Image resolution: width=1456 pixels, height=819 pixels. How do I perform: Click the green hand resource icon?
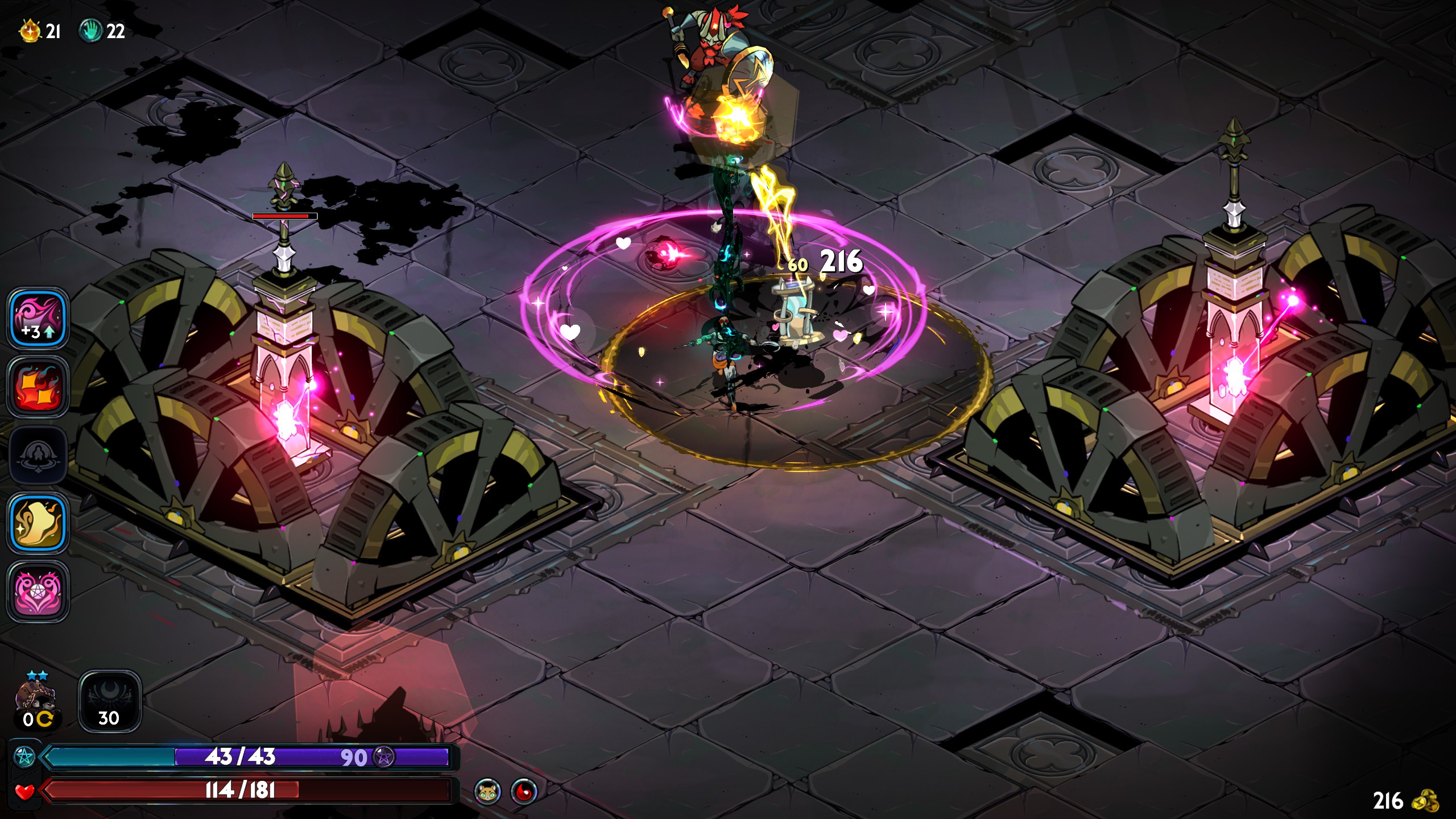90,31
